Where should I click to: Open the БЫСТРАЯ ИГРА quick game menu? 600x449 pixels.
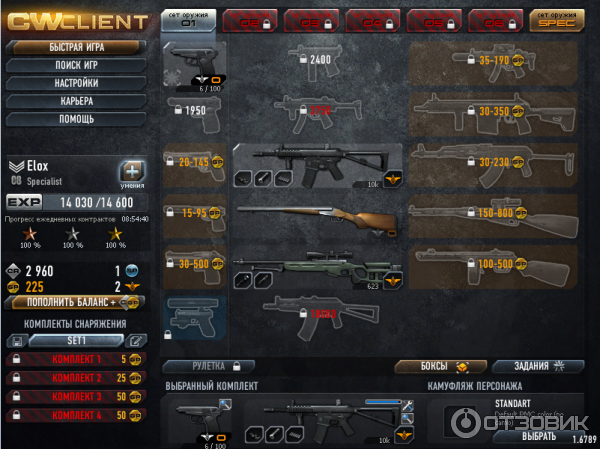pos(72,47)
